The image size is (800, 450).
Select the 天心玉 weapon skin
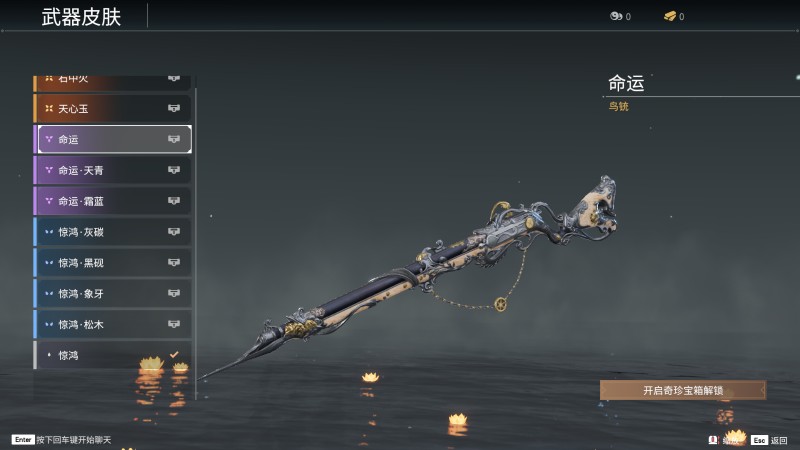tap(112, 108)
